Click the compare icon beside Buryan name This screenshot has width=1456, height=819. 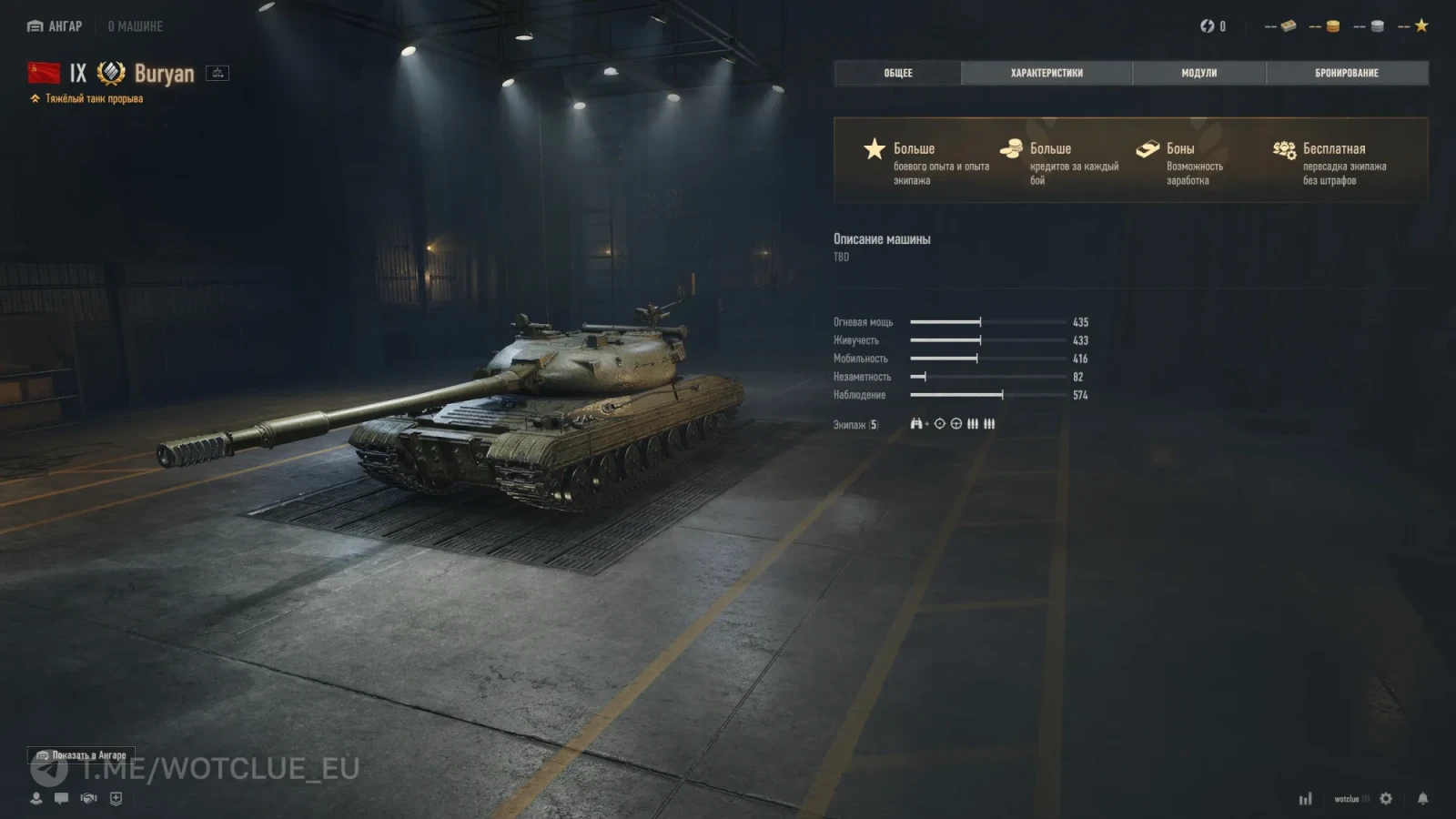click(x=217, y=73)
